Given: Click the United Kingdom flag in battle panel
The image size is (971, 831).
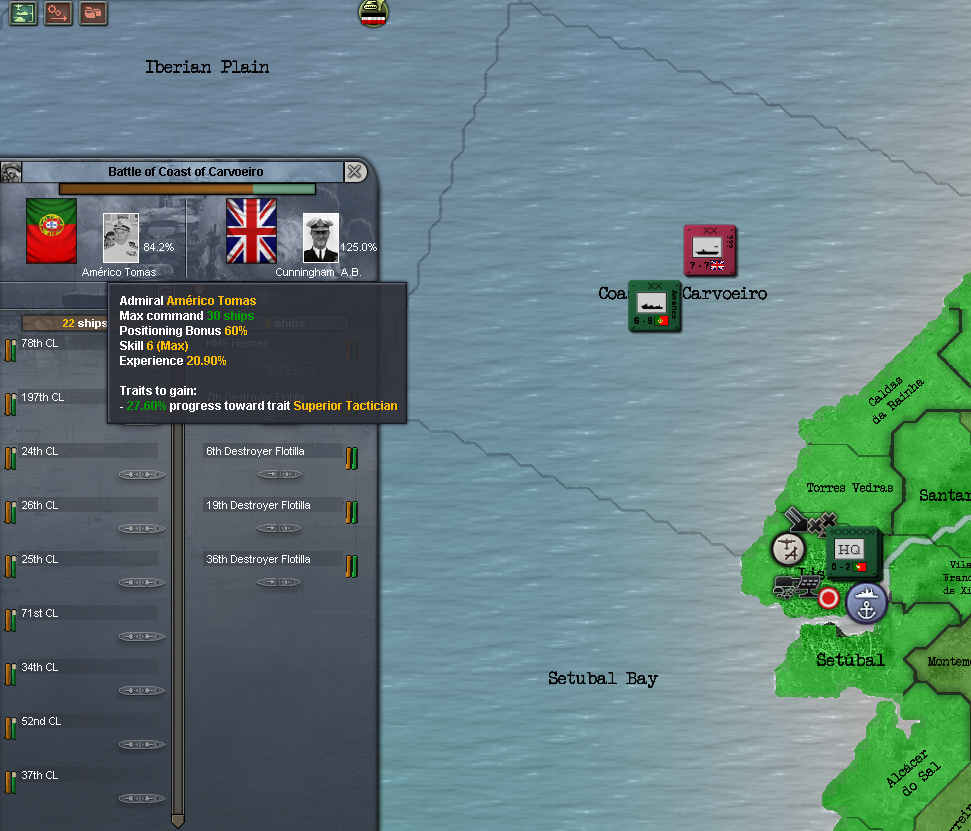Looking at the screenshot, I should pyautogui.click(x=251, y=230).
